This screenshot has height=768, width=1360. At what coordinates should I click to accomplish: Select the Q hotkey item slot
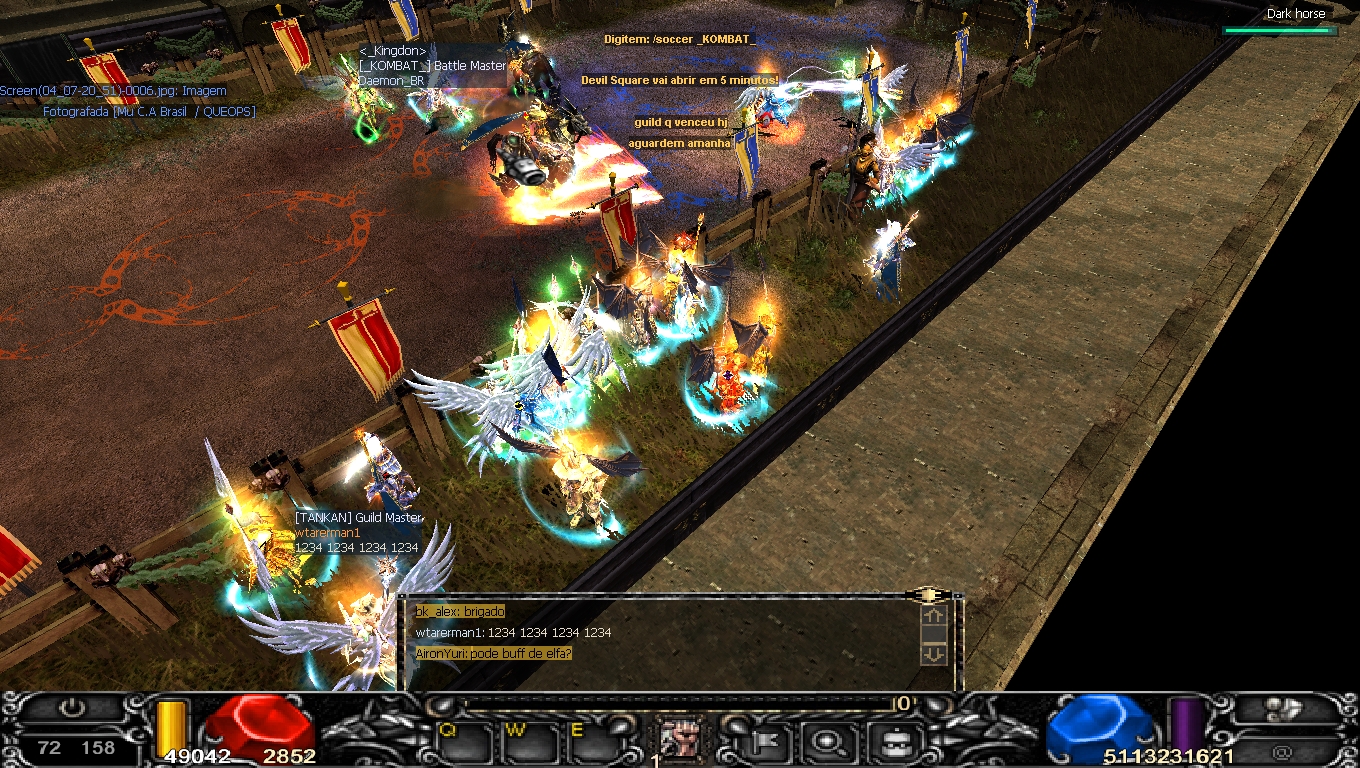pos(464,741)
